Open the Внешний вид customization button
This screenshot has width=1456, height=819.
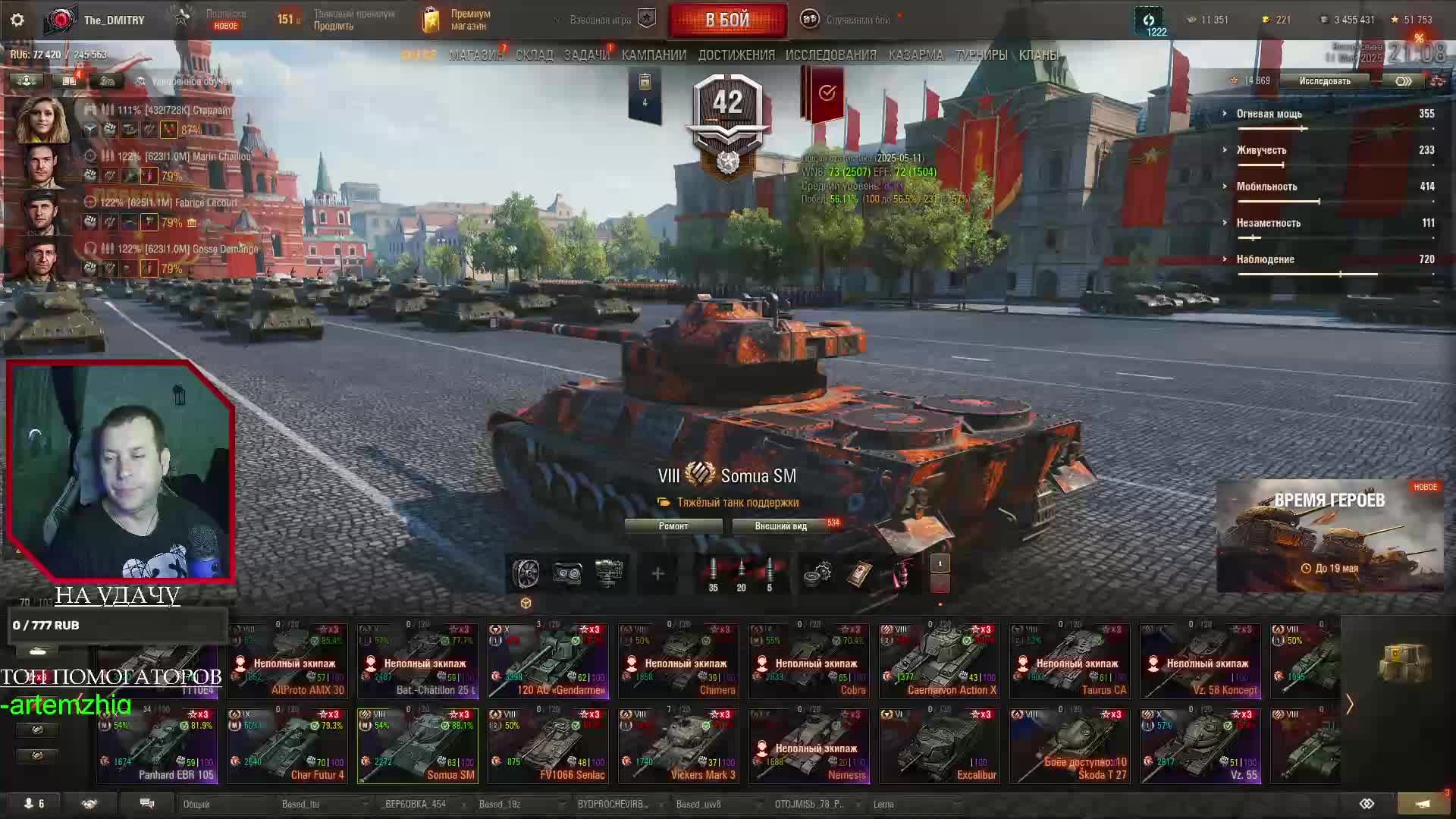point(780,526)
